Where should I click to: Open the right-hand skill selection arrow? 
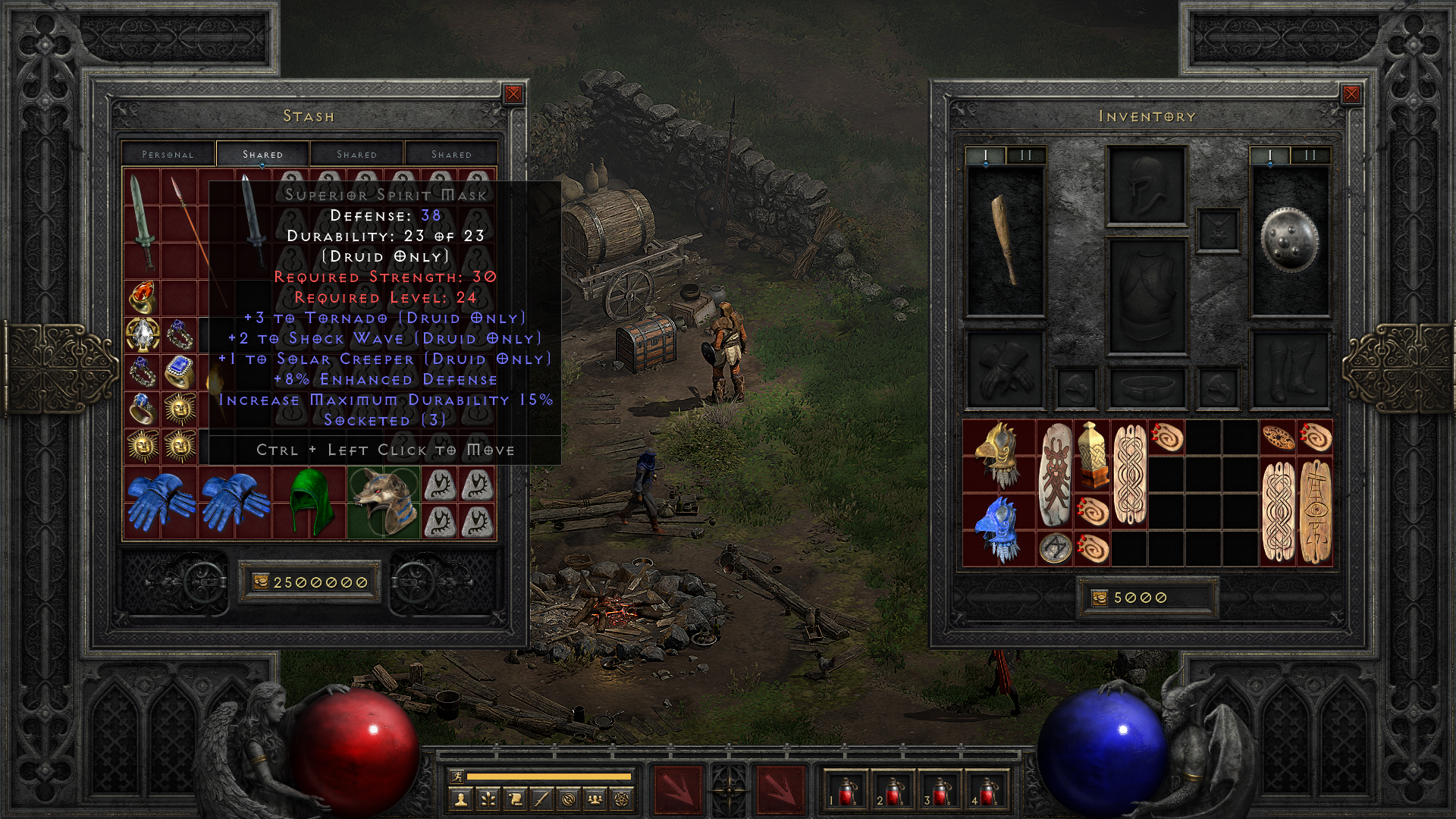781,792
